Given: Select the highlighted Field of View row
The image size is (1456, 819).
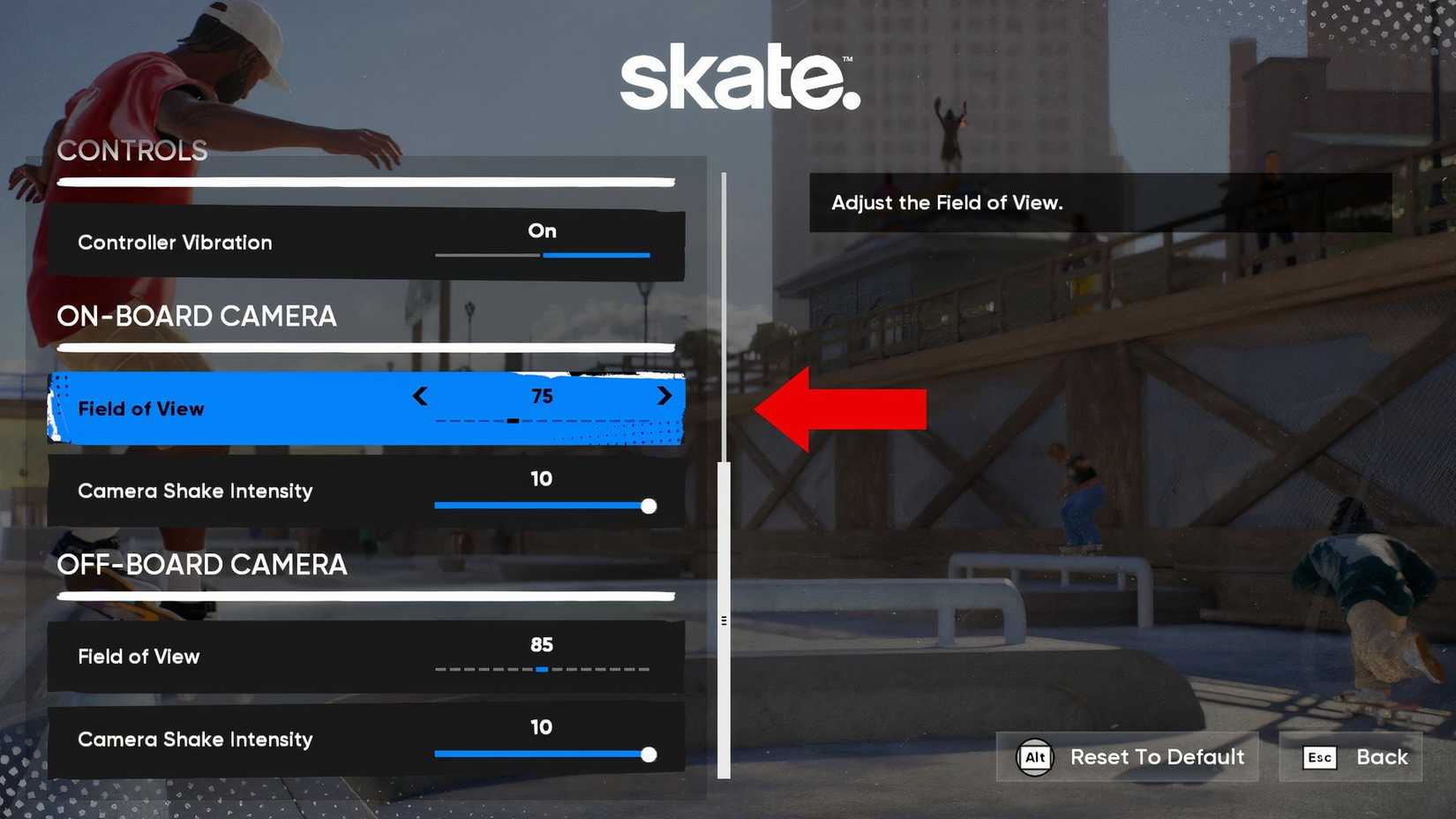Looking at the screenshot, I should click(x=265, y=408).
